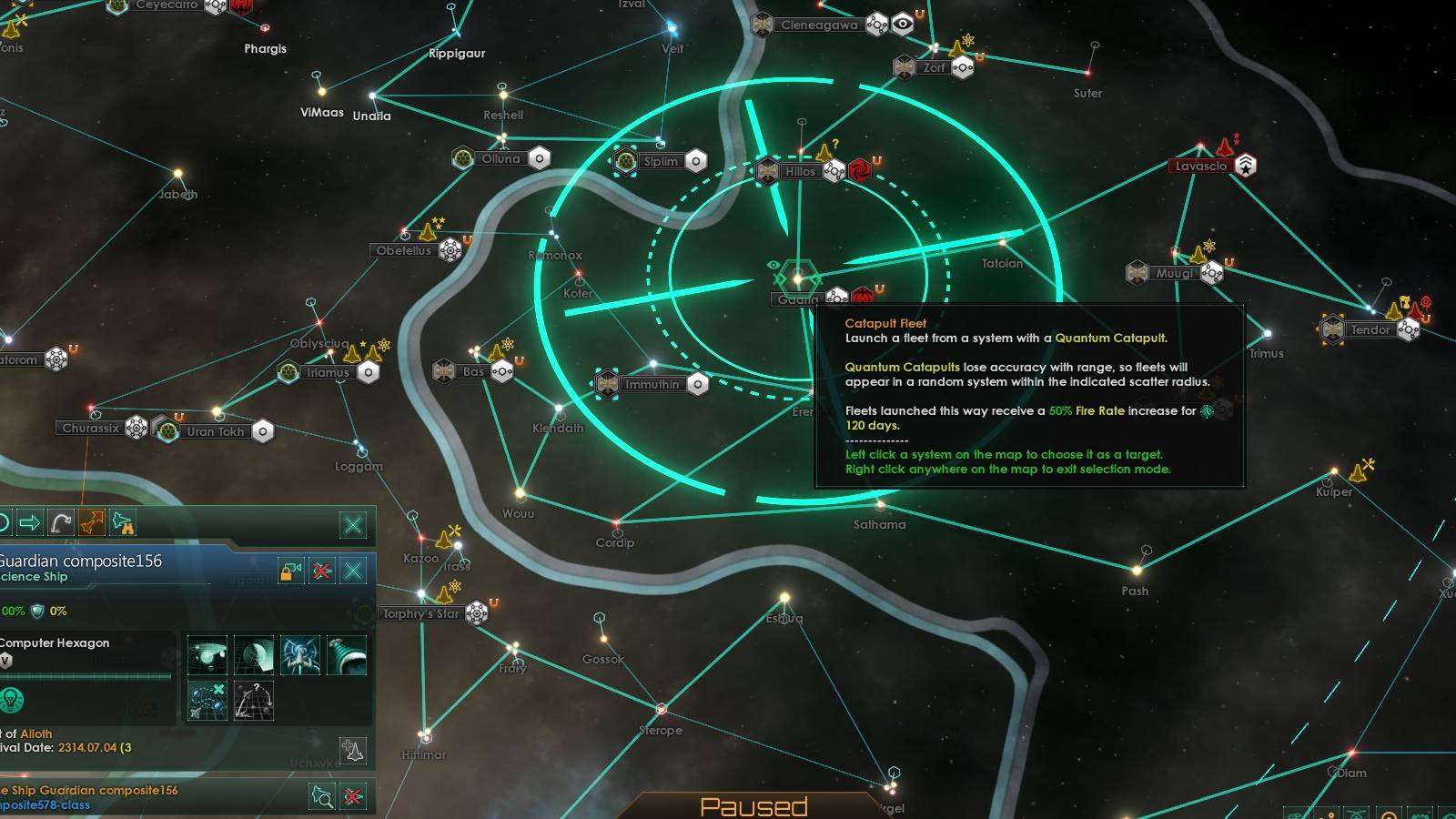Click the binoculars auto-explore icon
This screenshot has height=819, width=1456.
(x=125, y=523)
